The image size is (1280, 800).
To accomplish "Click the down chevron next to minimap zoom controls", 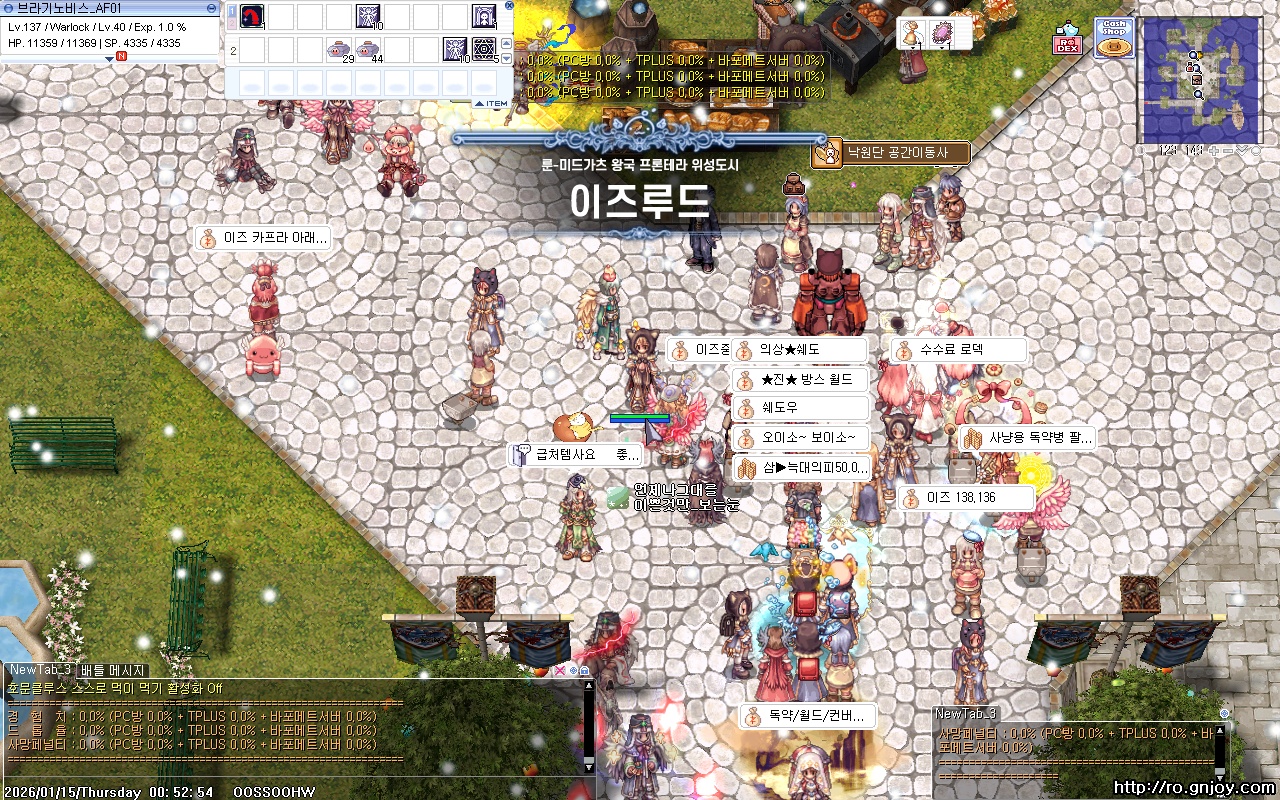I will (x=1242, y=150).
